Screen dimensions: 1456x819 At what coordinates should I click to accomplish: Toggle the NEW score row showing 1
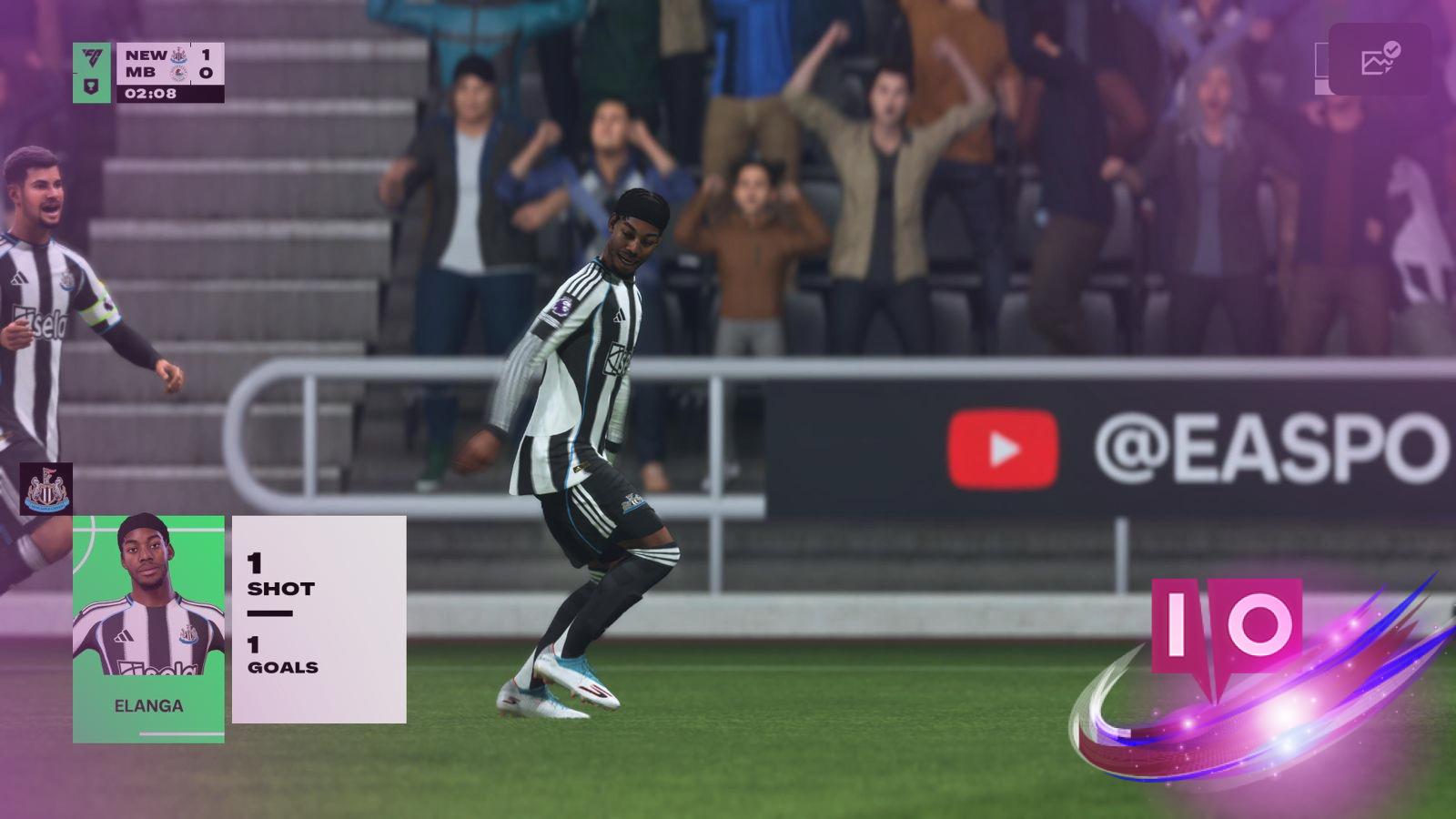coord(207,53)
